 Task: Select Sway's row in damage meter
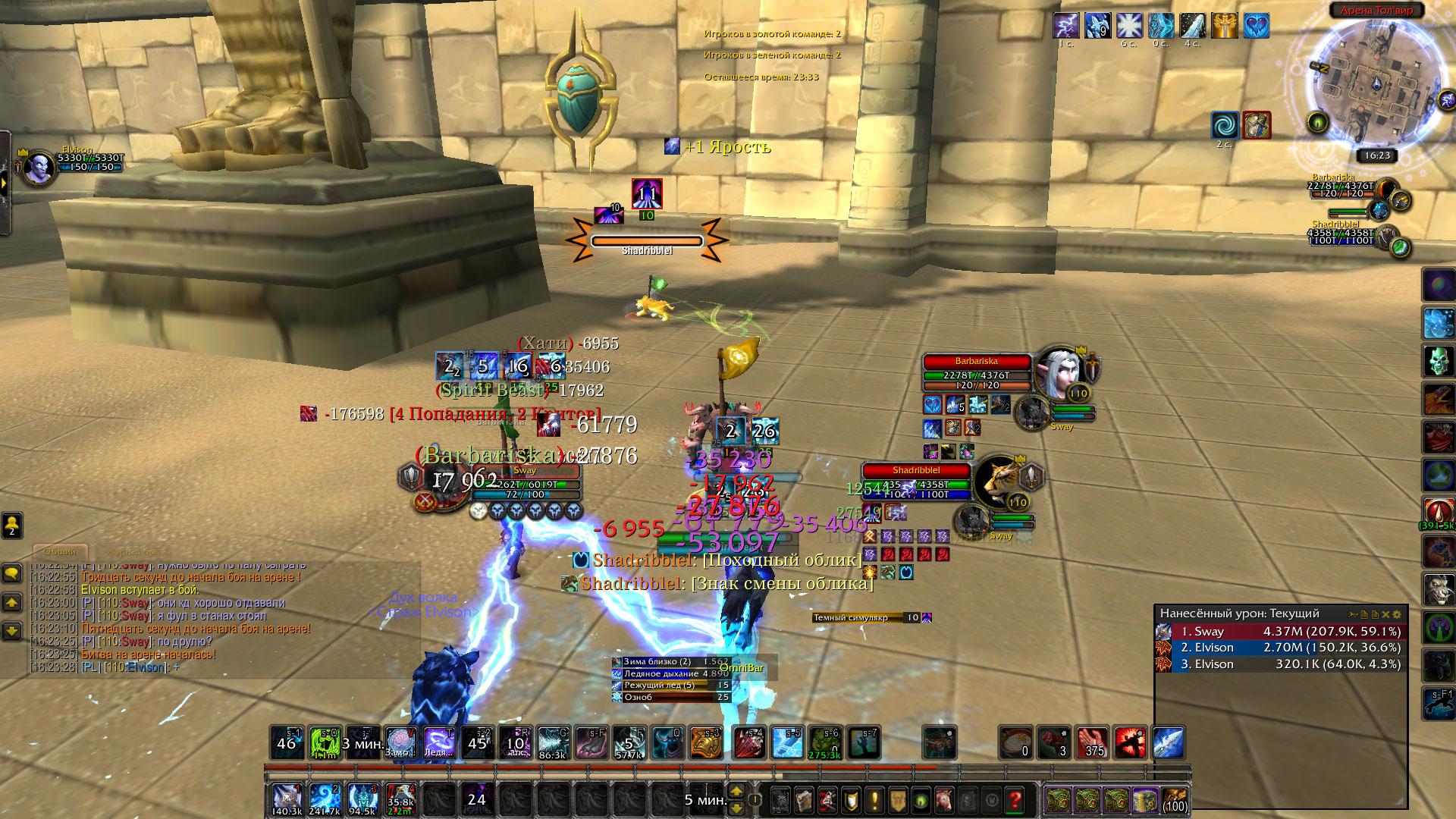tap(1280, 631)
